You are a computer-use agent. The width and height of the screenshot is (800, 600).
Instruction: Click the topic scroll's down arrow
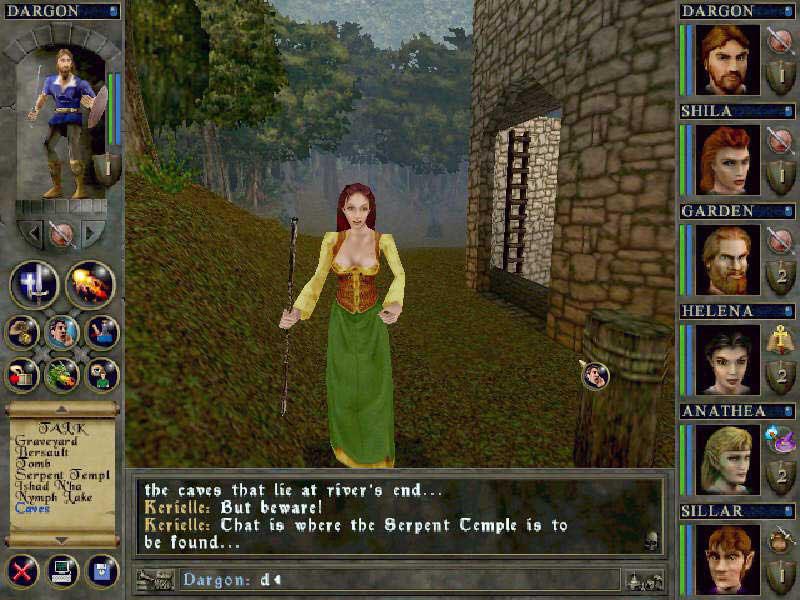click(x=62, y=540)
